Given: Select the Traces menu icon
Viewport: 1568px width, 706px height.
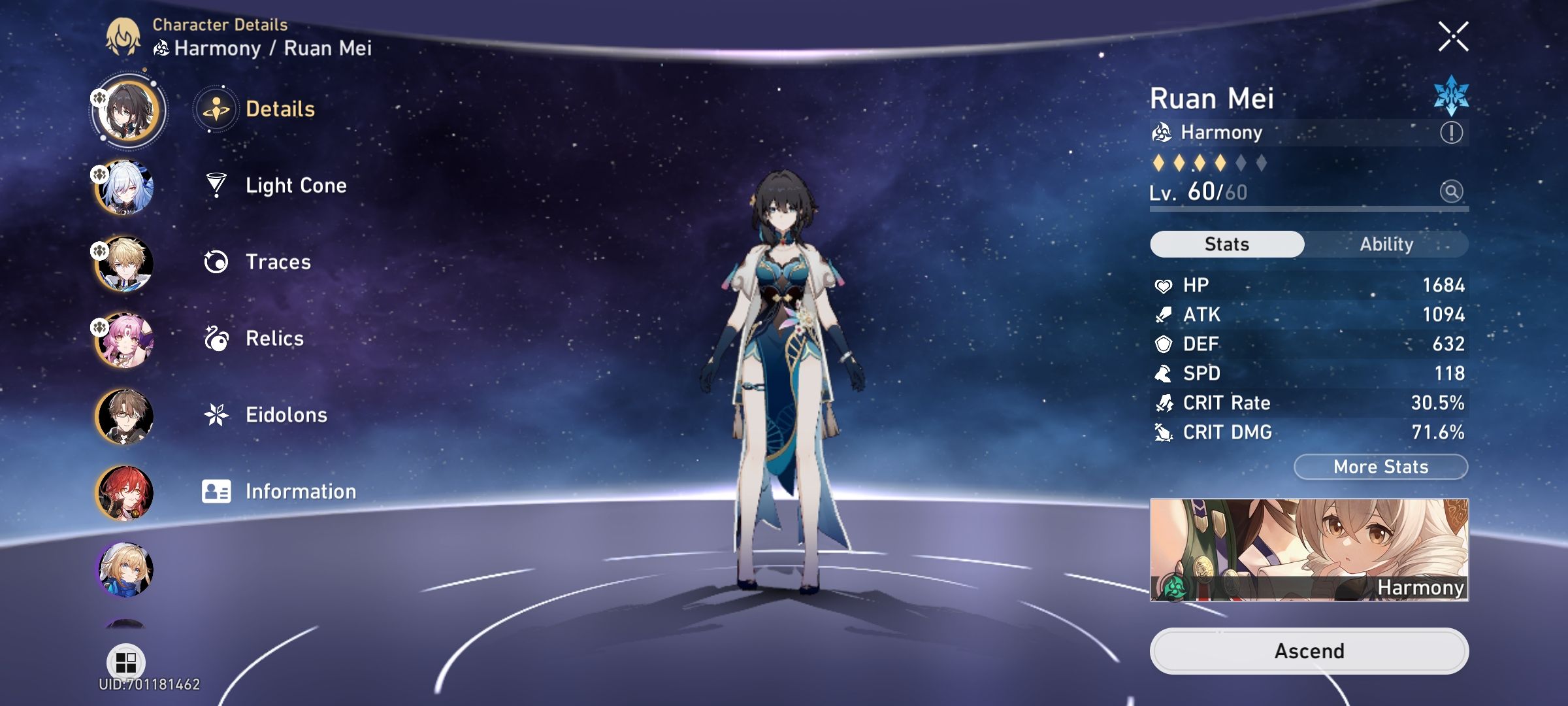Looking at the screenshot, I should [x=216, y=261].
